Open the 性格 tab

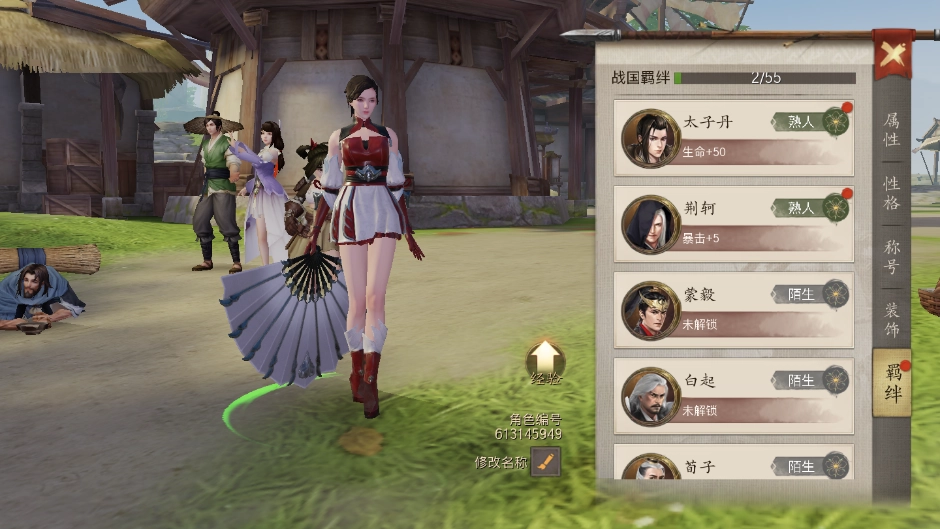(891, 193)
